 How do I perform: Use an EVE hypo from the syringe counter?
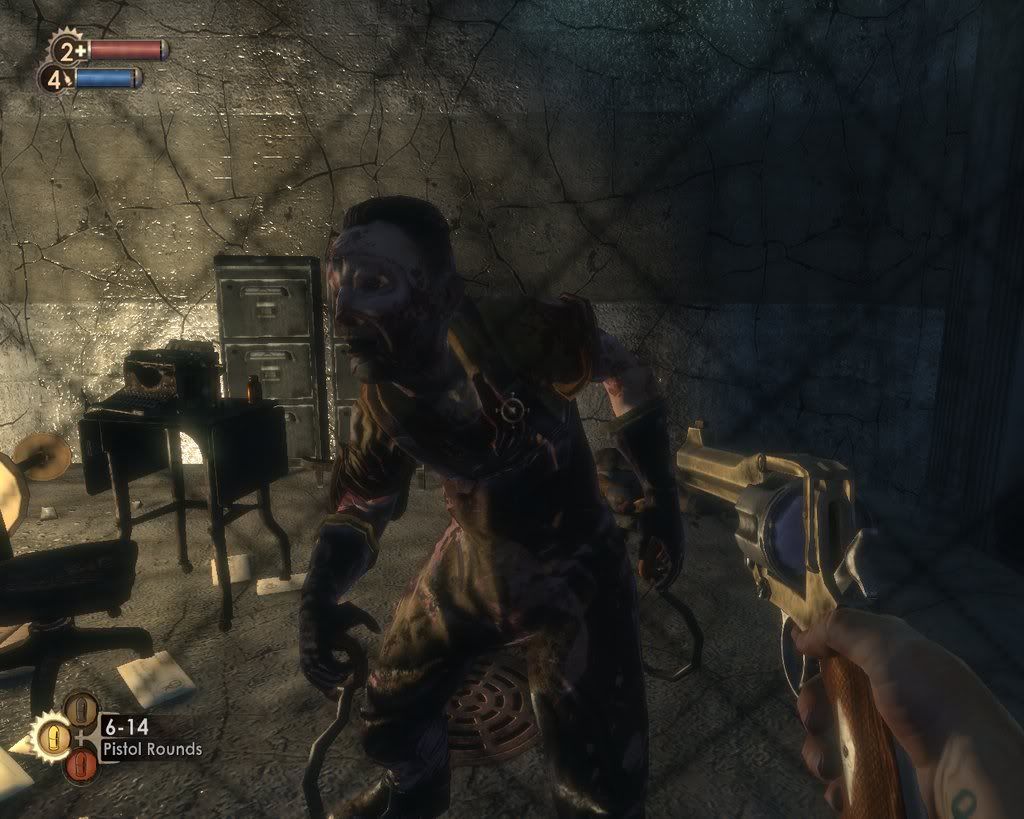56,78
